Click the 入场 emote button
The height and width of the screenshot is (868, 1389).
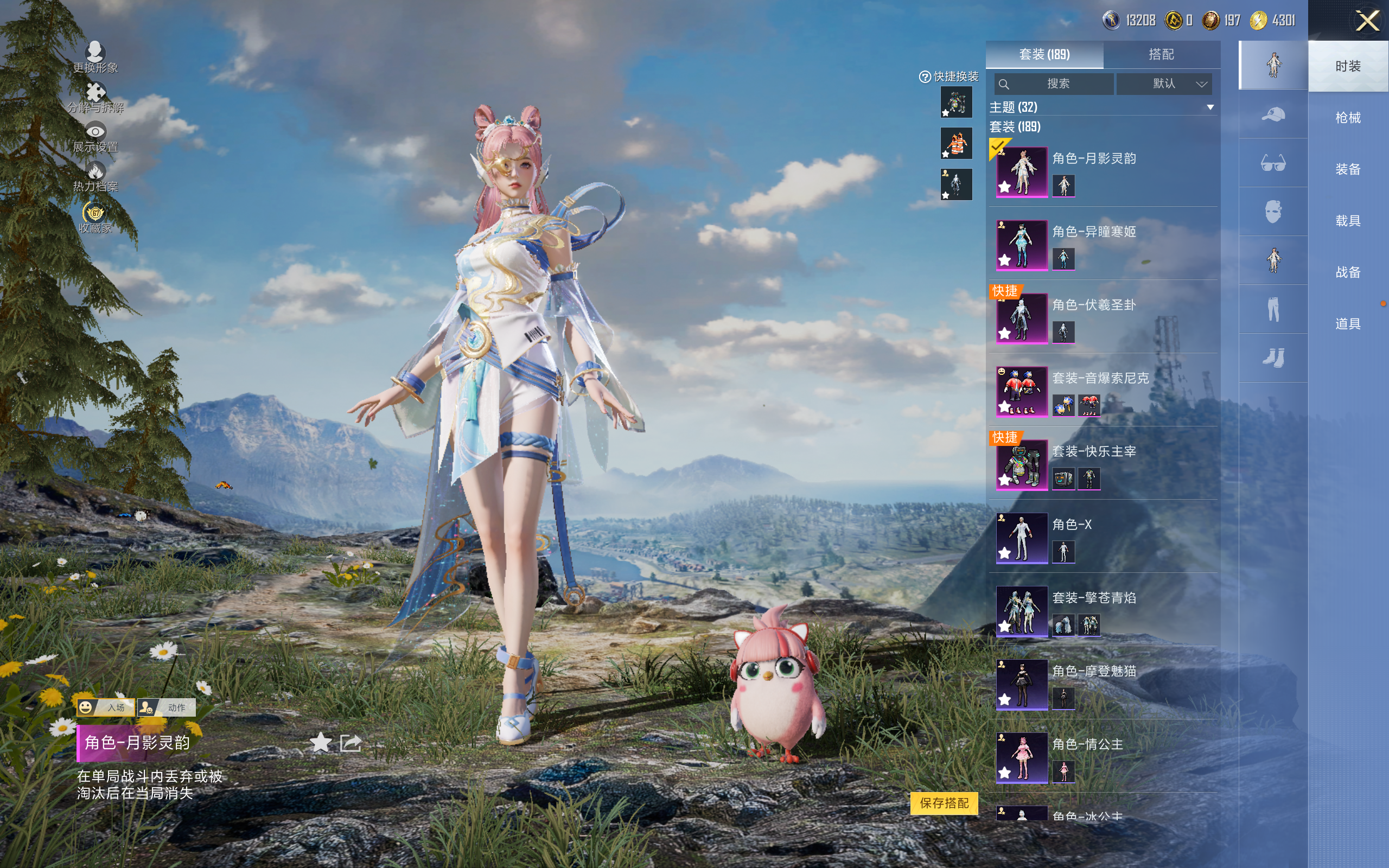click(106, 707)
